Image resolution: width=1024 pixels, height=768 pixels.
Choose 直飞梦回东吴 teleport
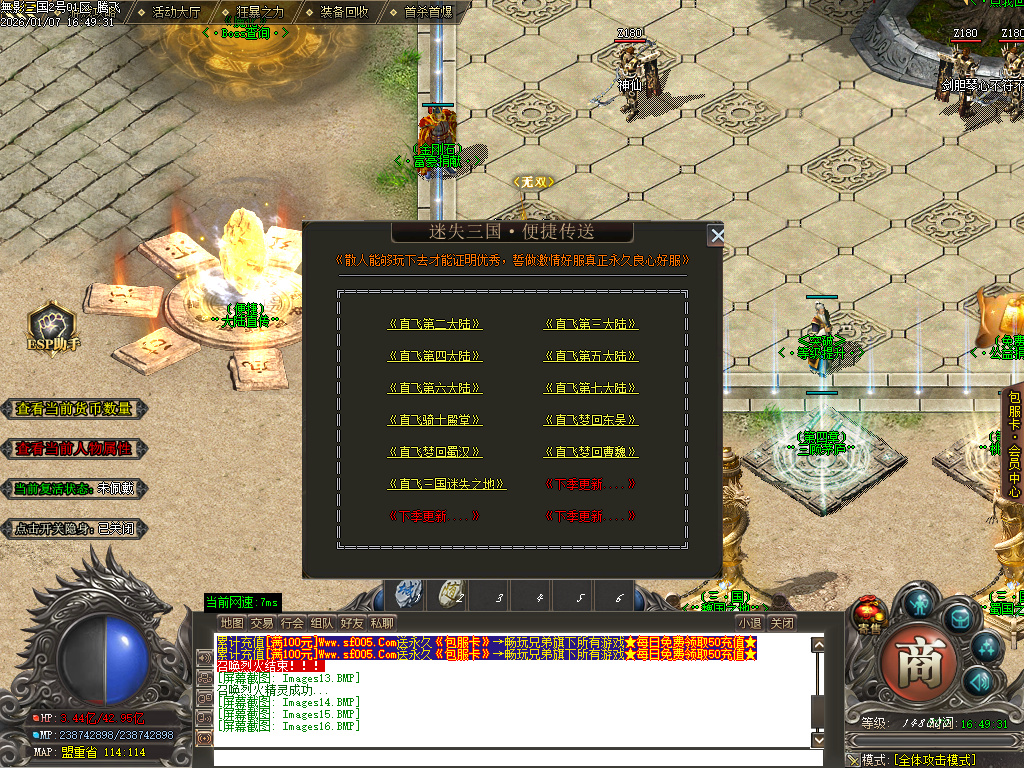click(591, 420)
